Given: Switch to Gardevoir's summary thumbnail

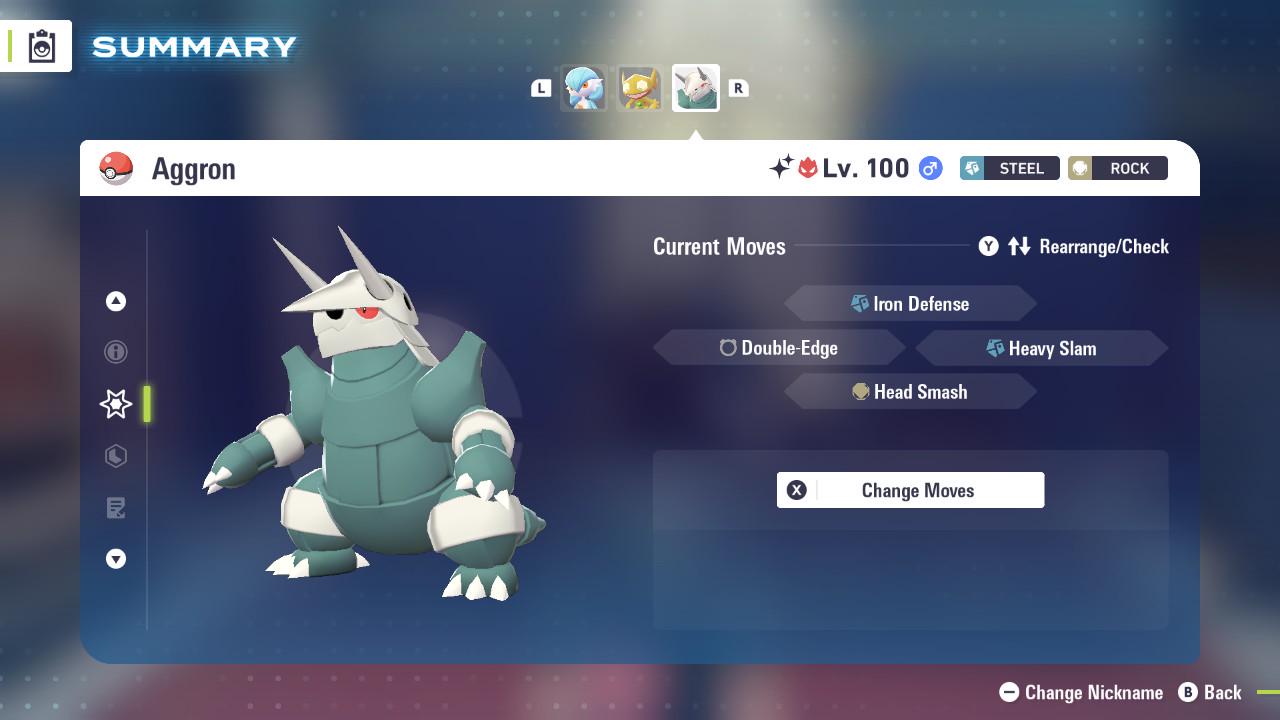Looking at the screenshot, I should click(x=585, y=88).
